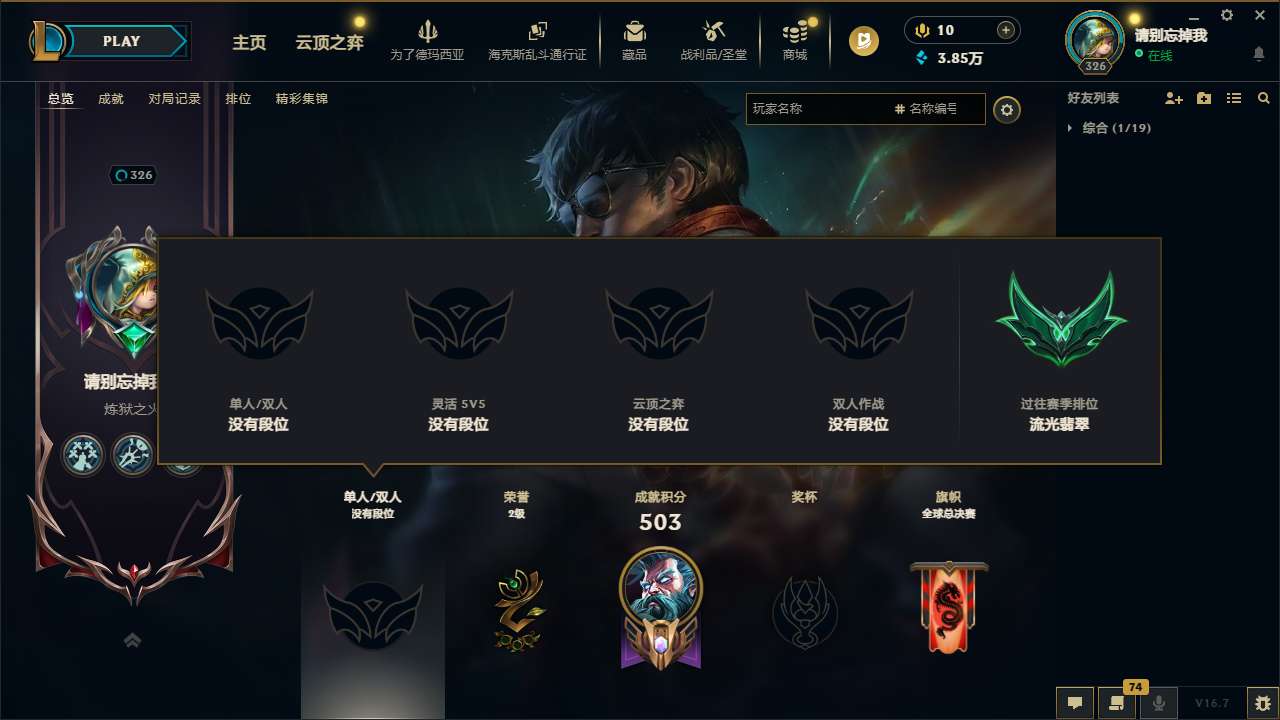This screenshot has width=1280, height=720.
Task: Open the 战利品/圣堂 loot page
Action: [x=713, y=40]
